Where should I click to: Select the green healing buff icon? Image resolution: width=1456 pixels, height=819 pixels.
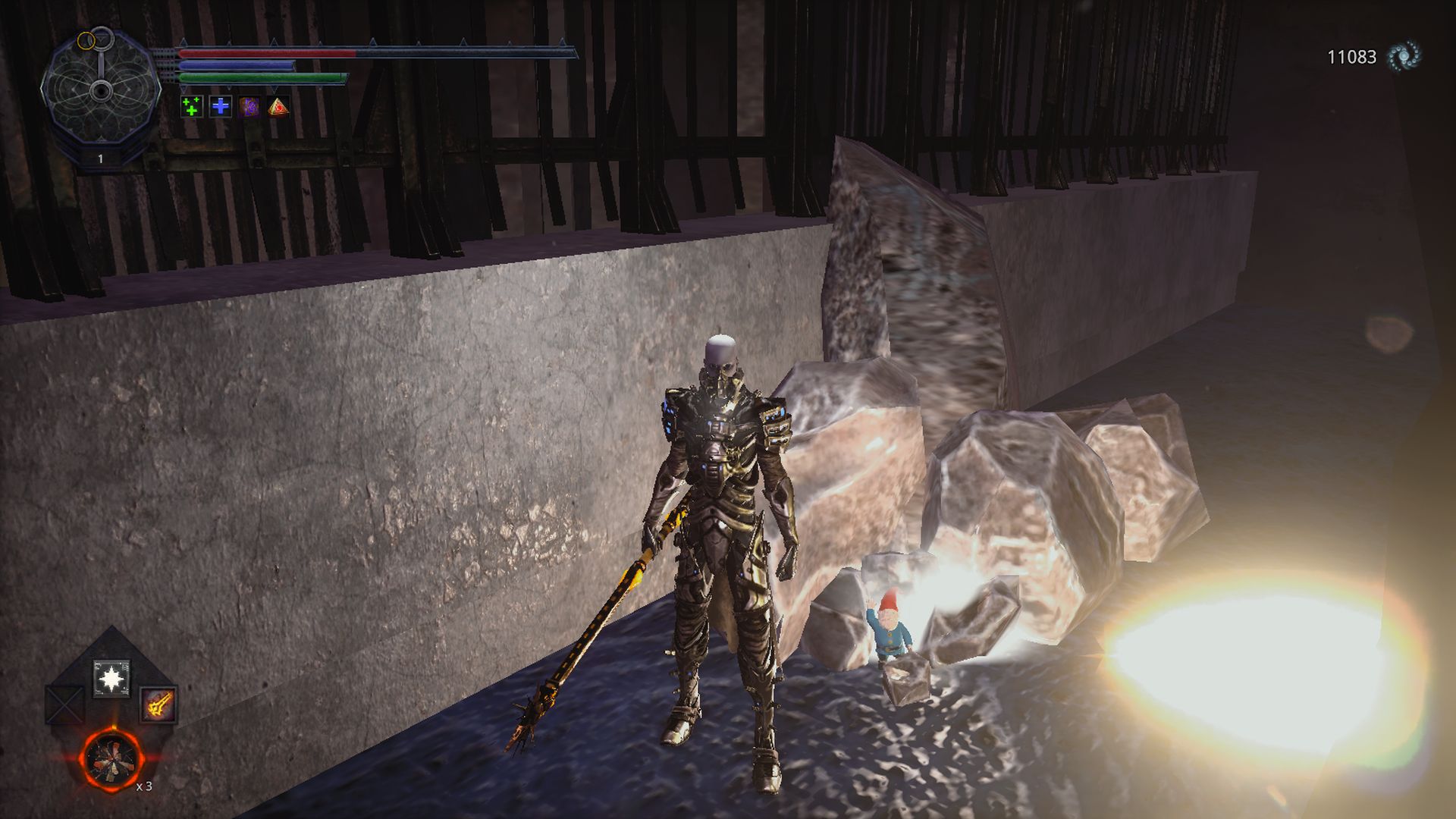coord(192,107)
